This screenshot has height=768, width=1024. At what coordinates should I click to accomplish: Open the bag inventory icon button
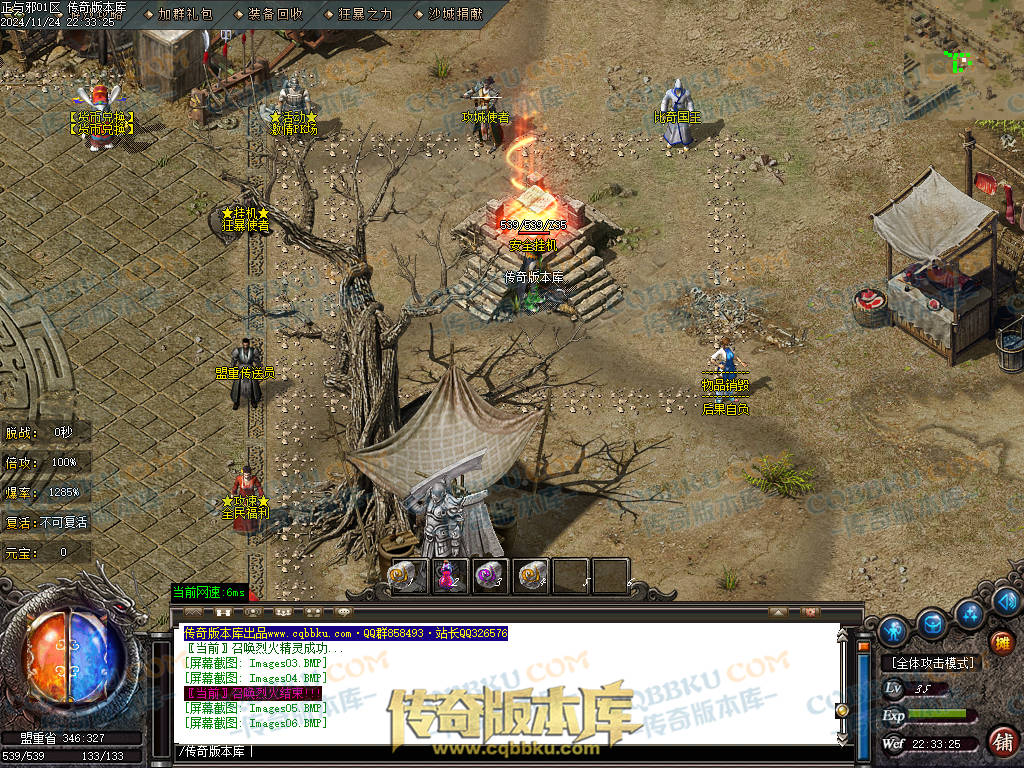pos(932,624)
